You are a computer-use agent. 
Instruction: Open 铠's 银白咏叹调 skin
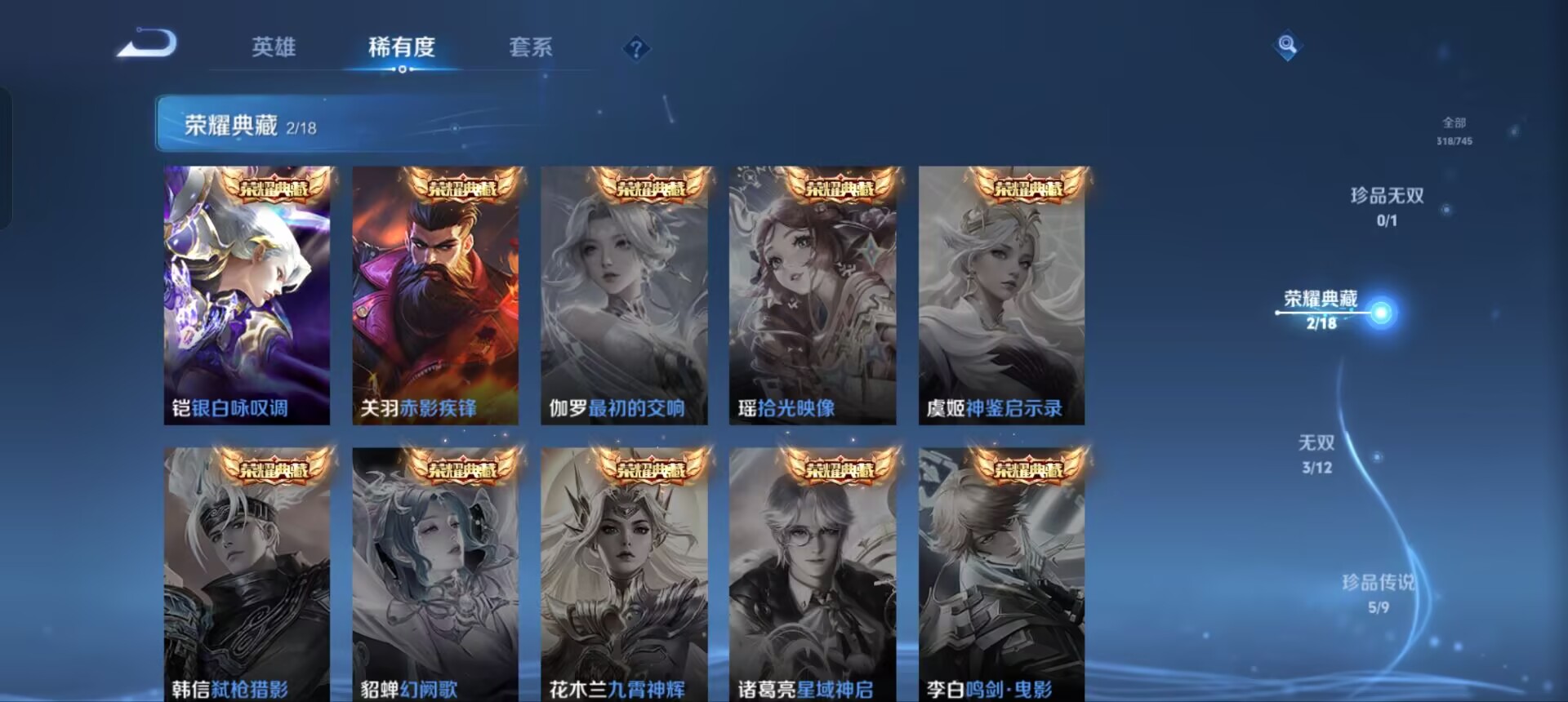(247, 294)
